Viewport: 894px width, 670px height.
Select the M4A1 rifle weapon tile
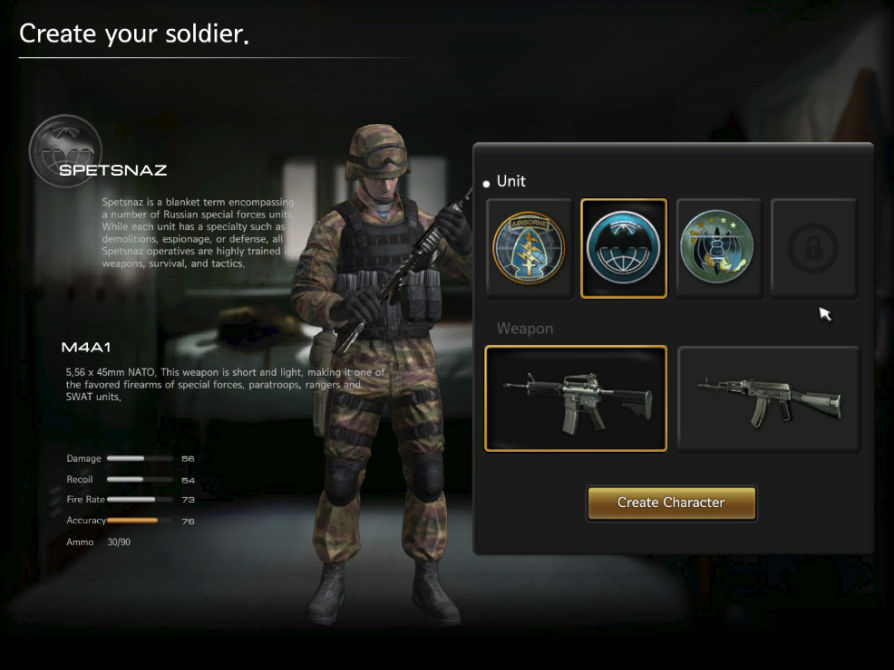pos(575,398)
